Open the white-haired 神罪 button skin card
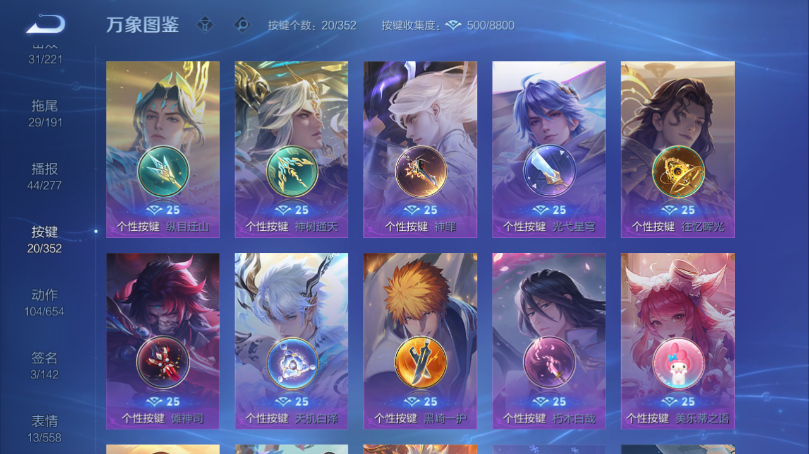 tap(420, 148)
